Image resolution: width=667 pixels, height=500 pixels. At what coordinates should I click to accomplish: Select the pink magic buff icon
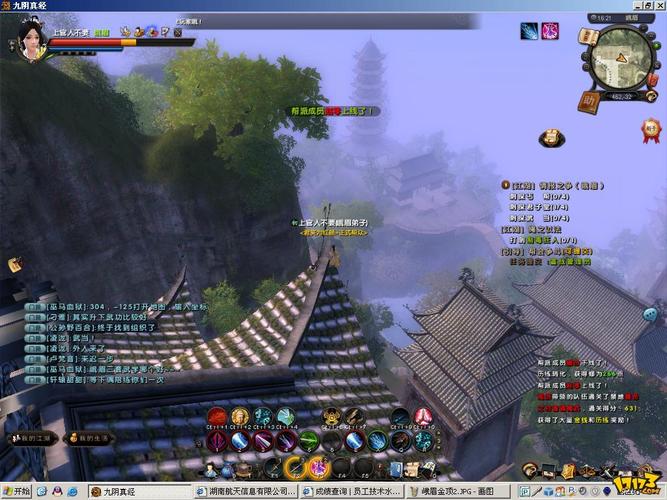coord(550,31)
